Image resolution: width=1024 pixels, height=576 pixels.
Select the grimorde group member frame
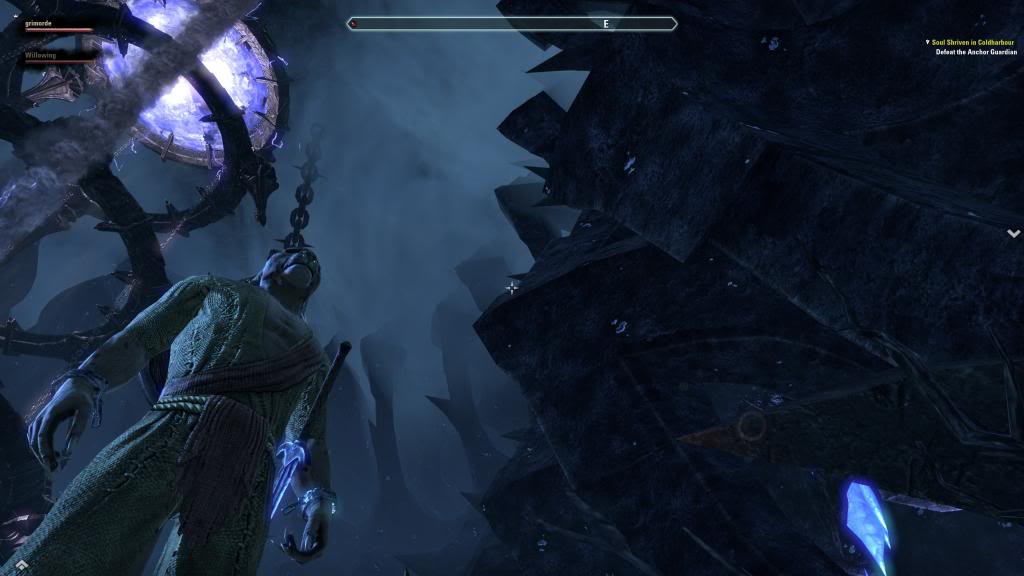[58, 24]
